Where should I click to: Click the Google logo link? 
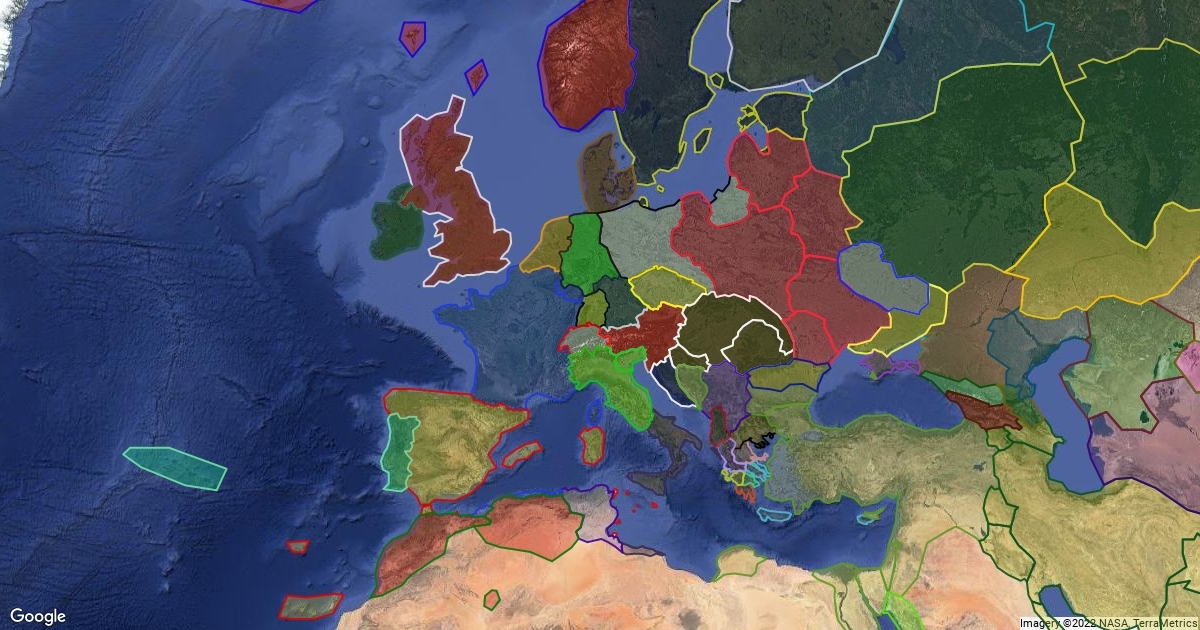tap(38, 616)
